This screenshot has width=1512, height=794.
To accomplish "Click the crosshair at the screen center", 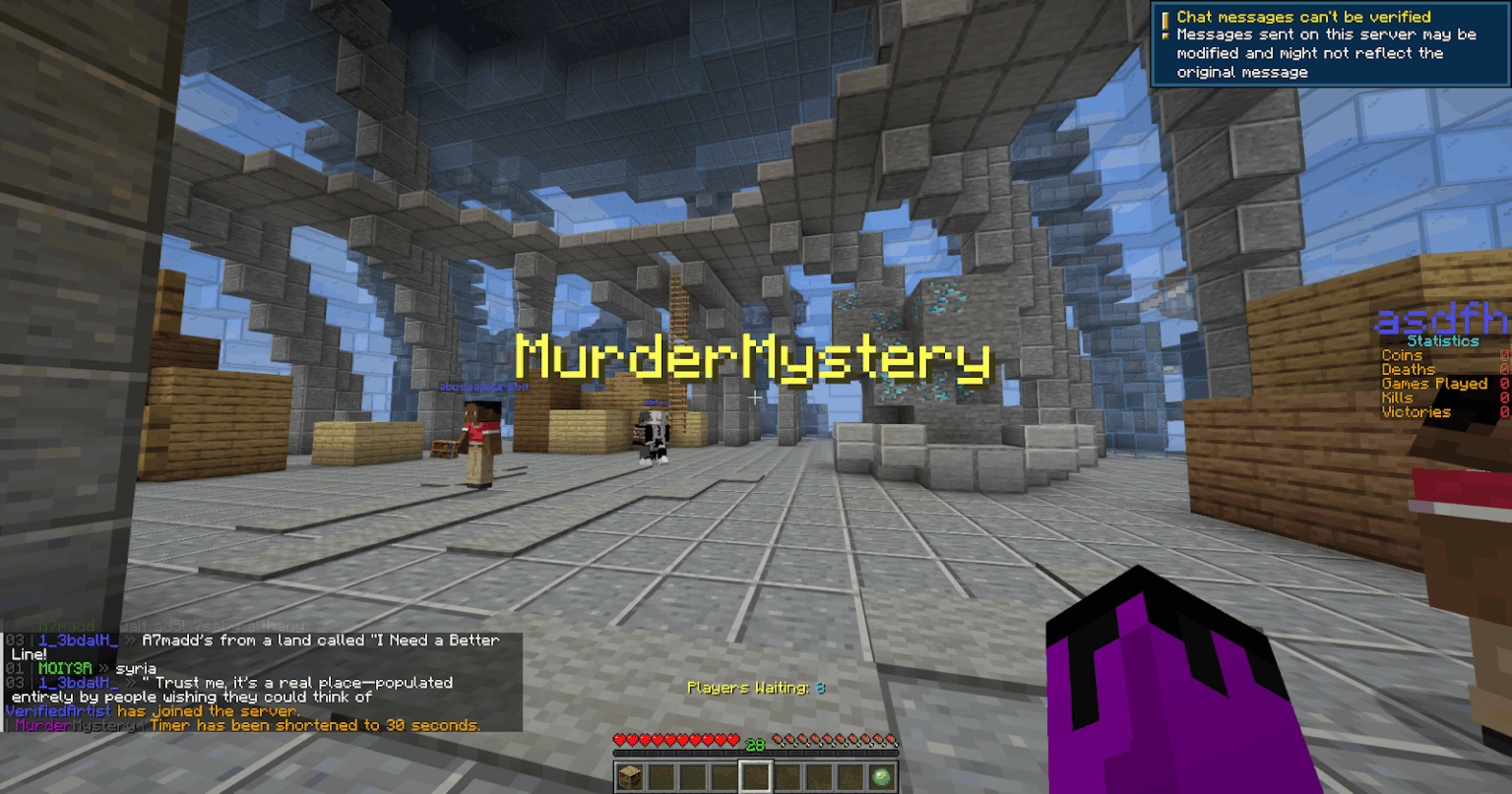I will click(x=755, y=398).
